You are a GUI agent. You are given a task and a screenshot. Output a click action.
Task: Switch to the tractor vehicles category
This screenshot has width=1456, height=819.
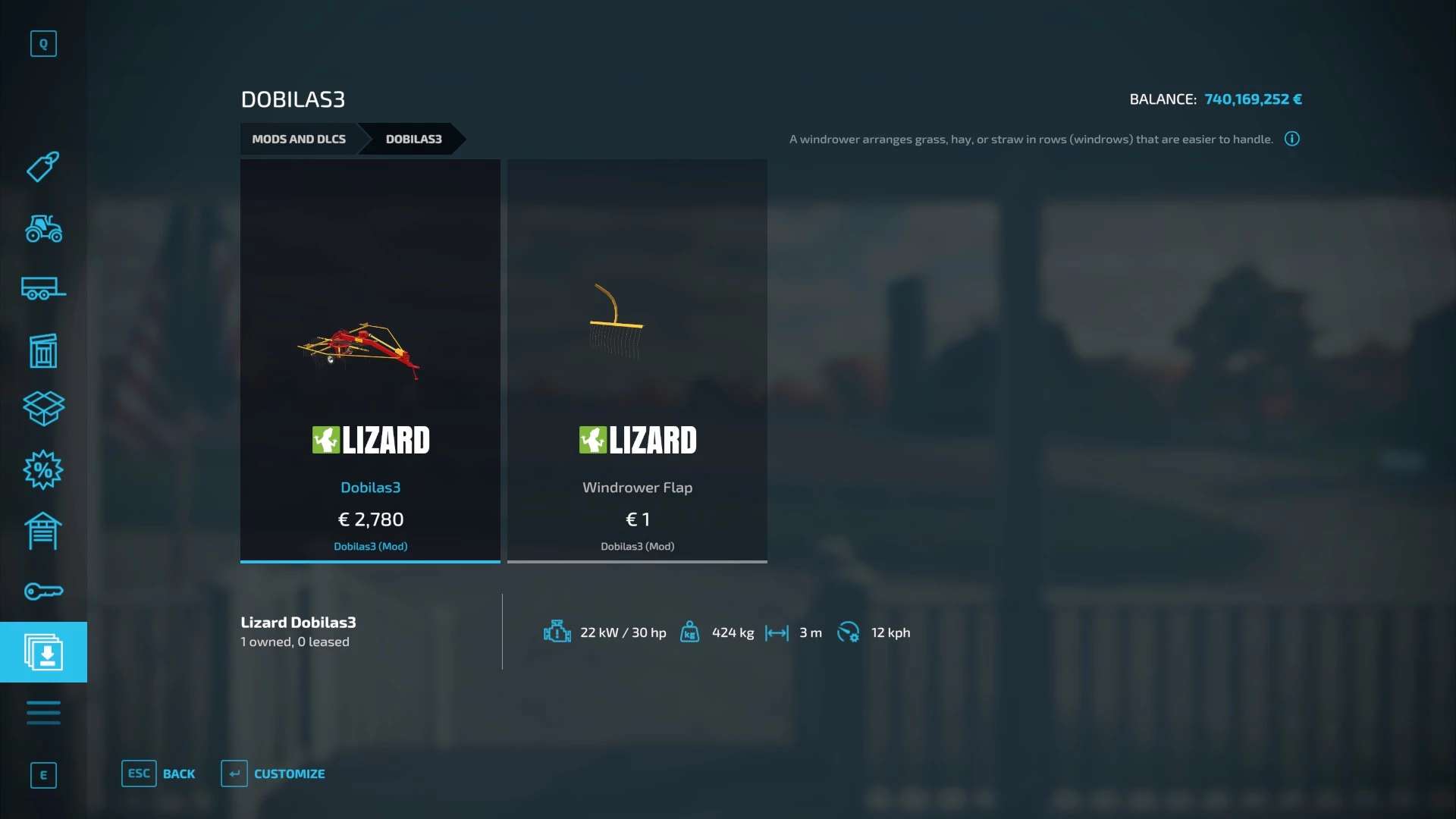(43, 228)
